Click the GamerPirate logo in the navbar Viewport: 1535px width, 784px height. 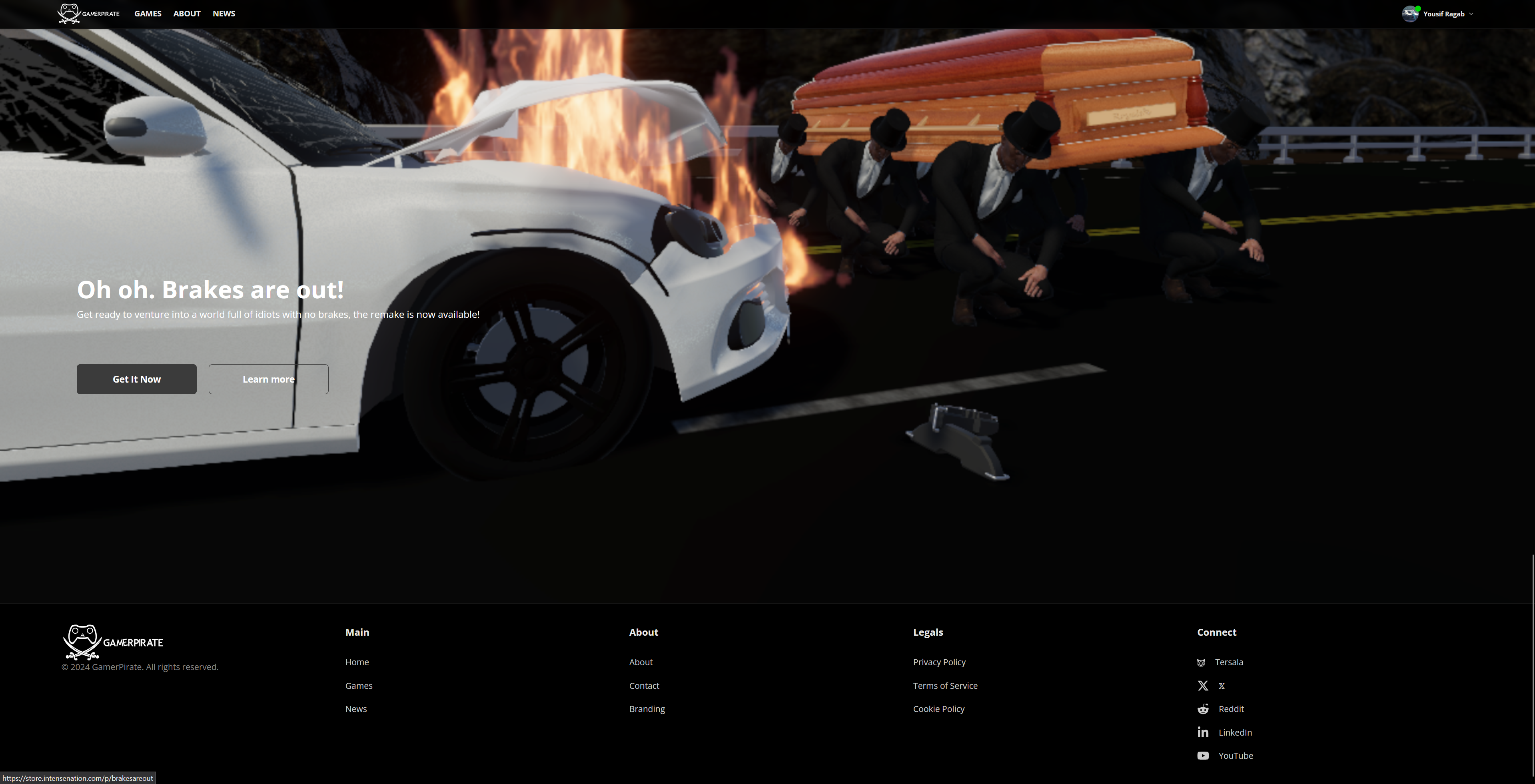tap(88, 13)
